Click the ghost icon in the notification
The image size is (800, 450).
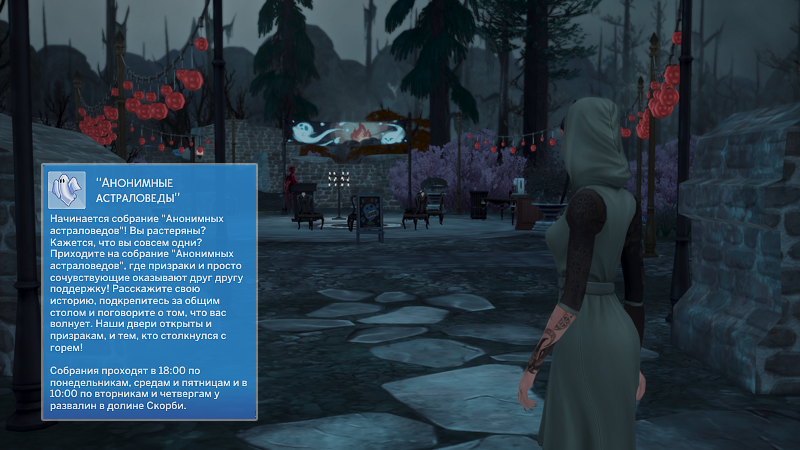[x=68, y=189]
